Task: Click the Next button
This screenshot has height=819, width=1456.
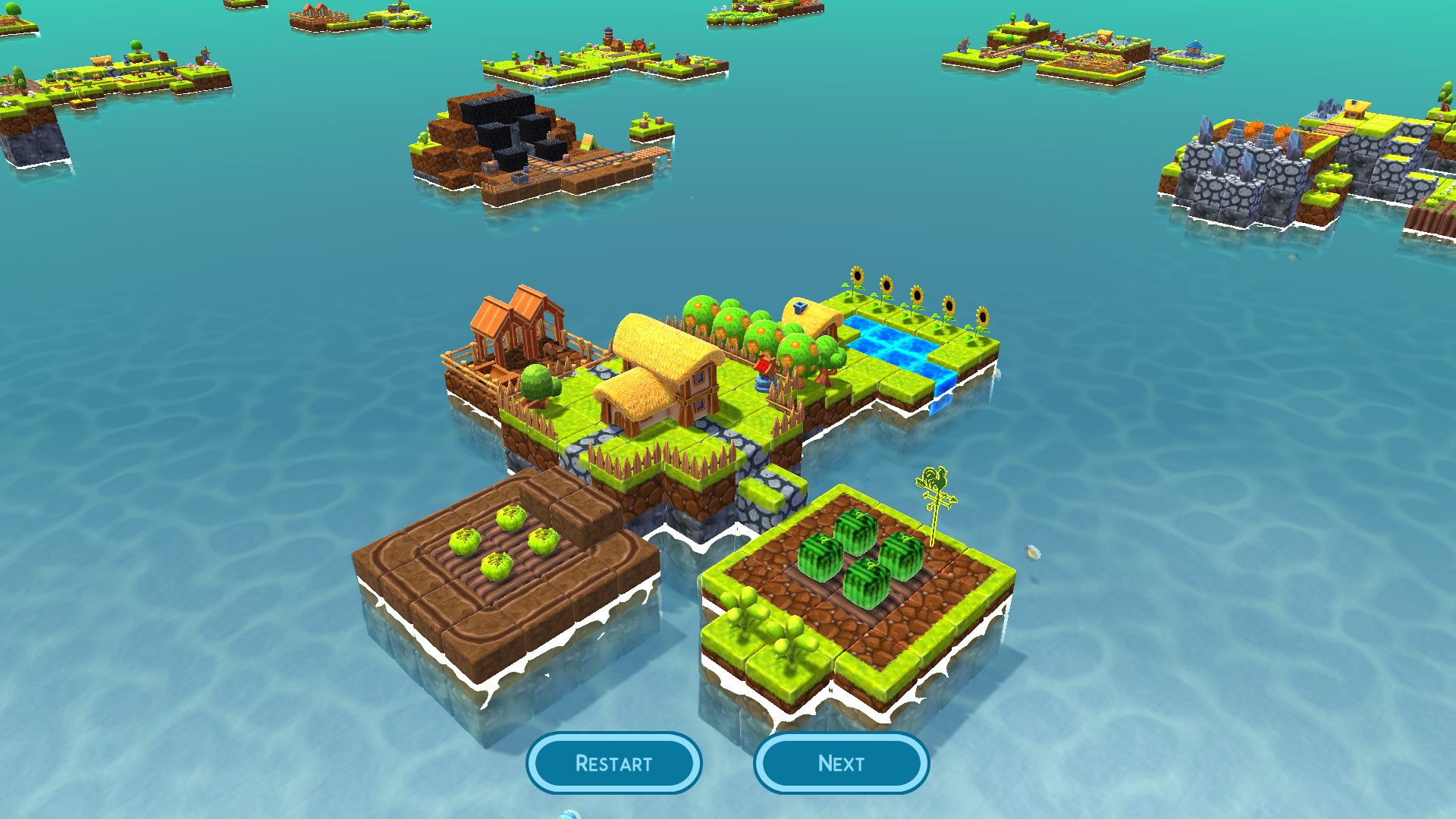Action: (842, 764)
